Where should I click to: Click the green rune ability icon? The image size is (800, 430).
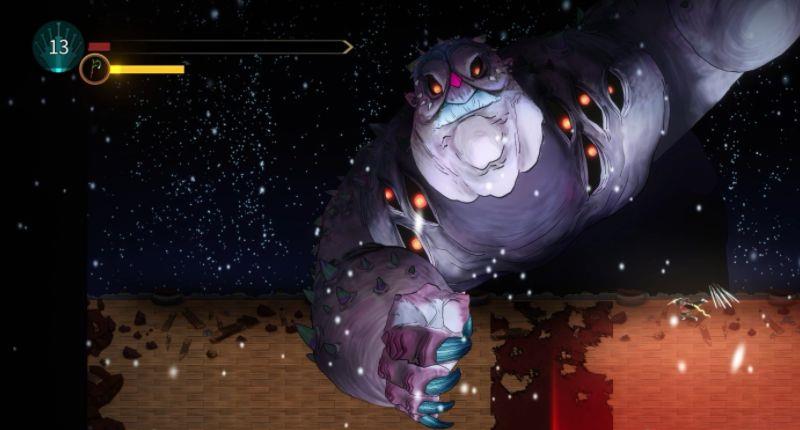tap(94, 70)
